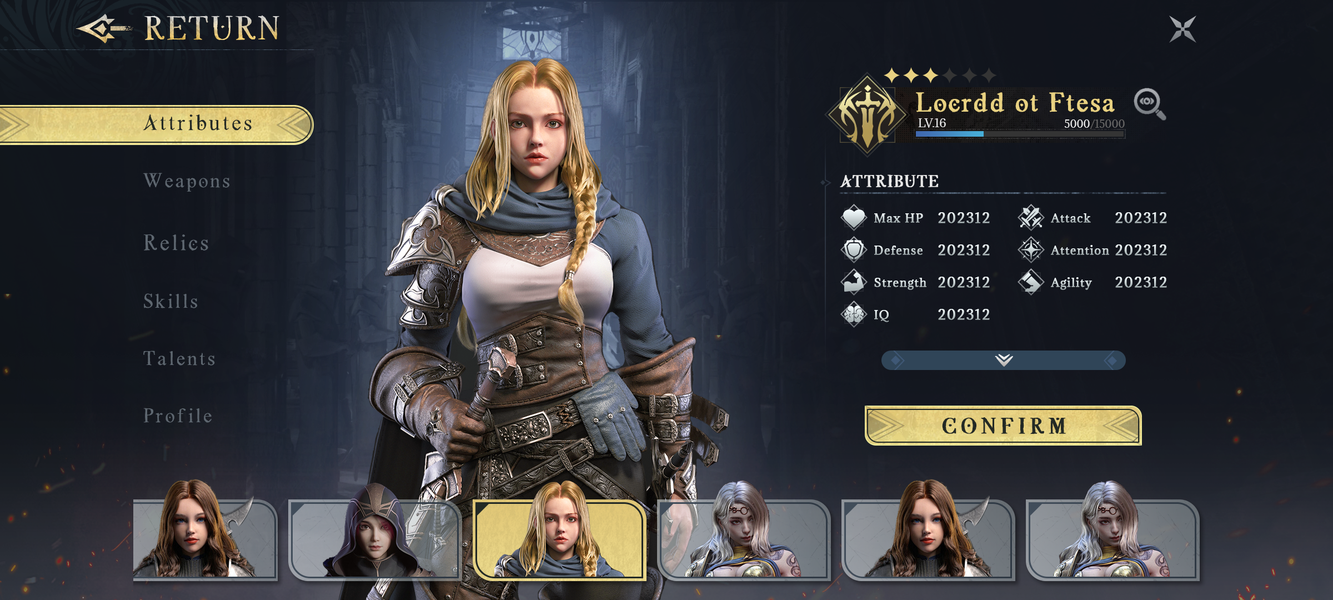Screen dimensions: 1333x600
Task: Hit the Confirm button
Action: [1003, 426]
